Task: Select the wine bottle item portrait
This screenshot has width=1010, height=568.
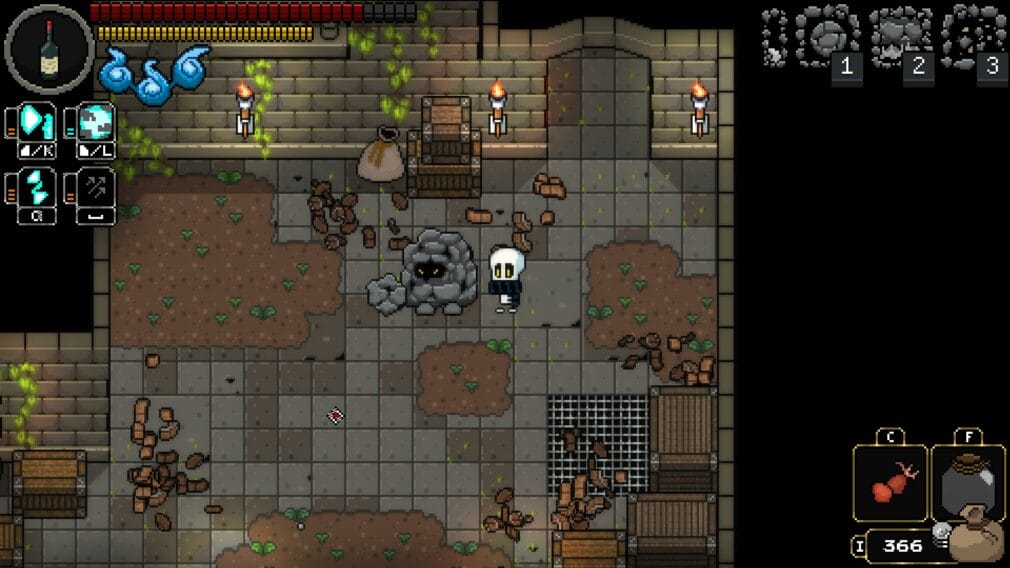Action: (49, 49)
